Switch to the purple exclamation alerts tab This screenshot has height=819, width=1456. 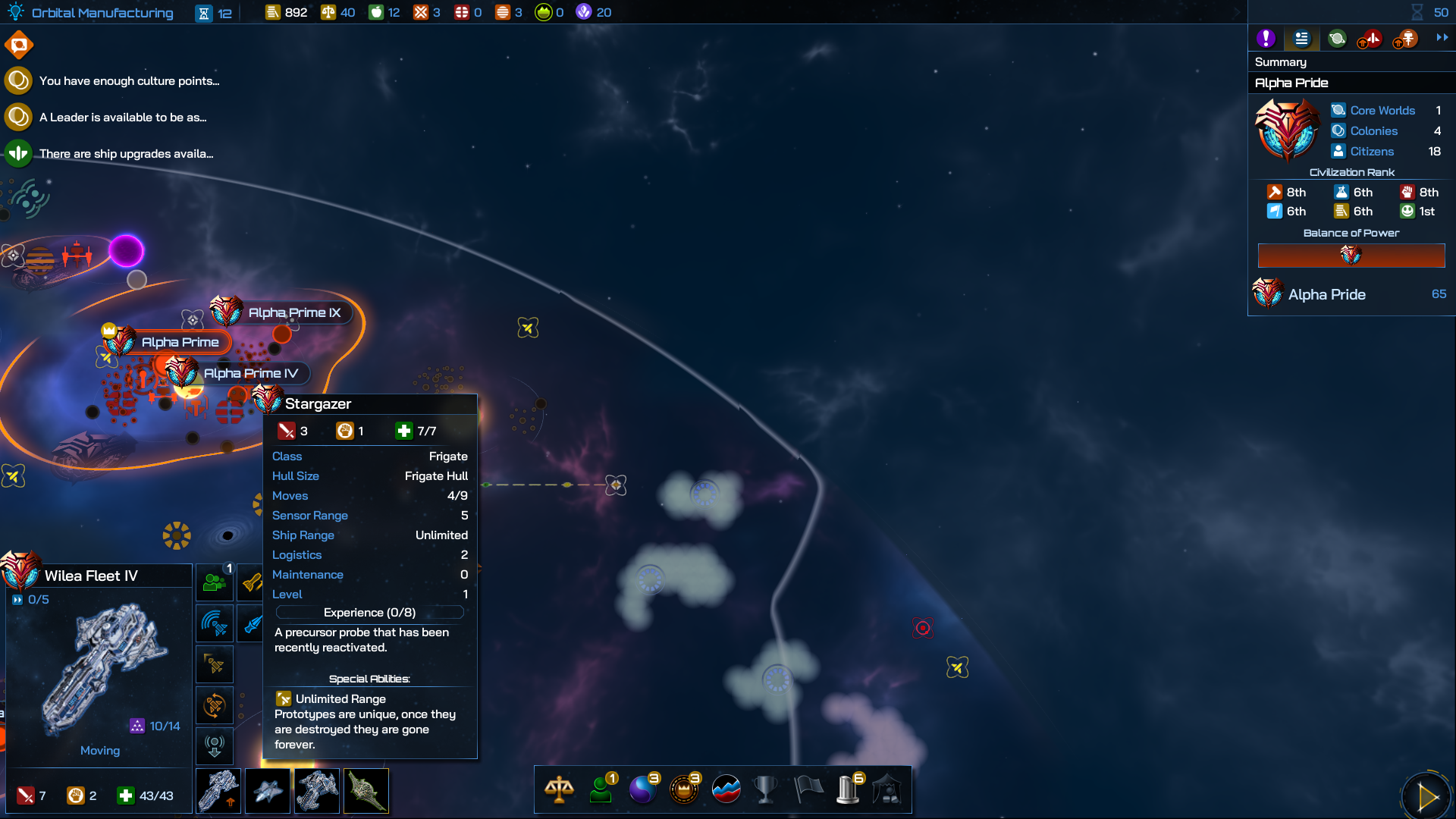tap(1266, 39)
